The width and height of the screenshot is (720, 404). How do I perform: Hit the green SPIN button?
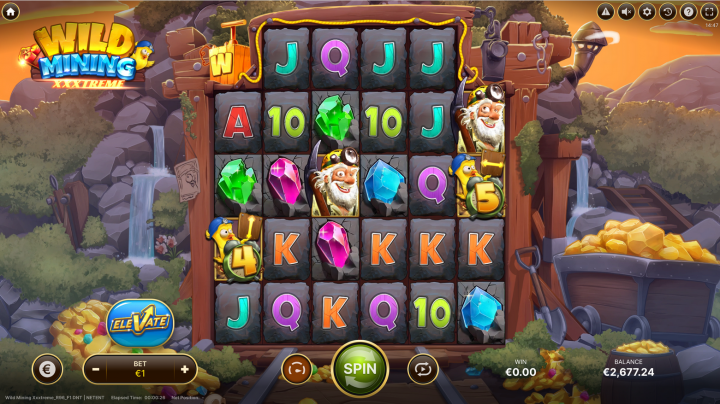click(x=360, y=368)
